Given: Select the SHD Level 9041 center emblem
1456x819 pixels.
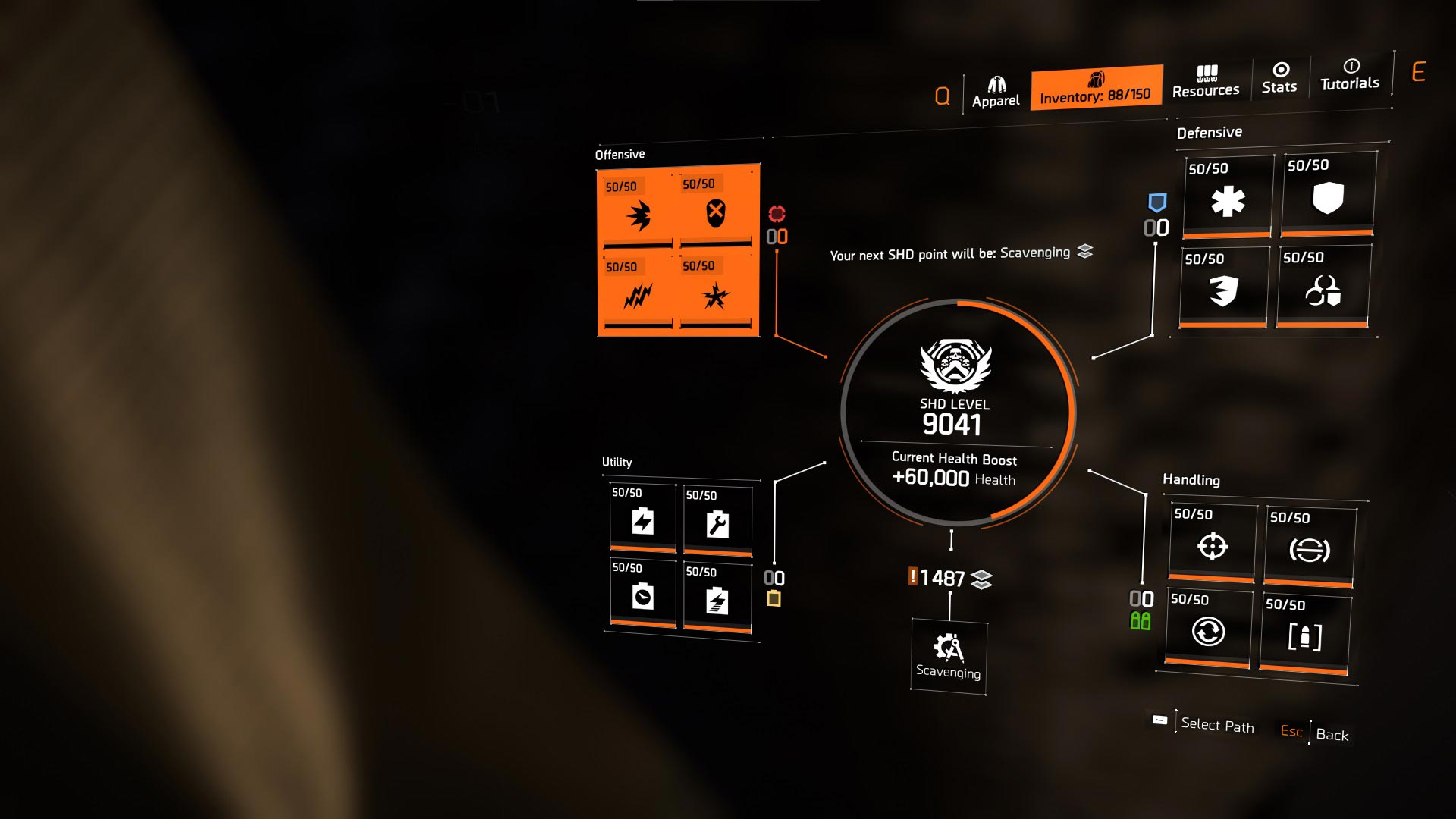Looking at the screenshot, I should 955,412.
